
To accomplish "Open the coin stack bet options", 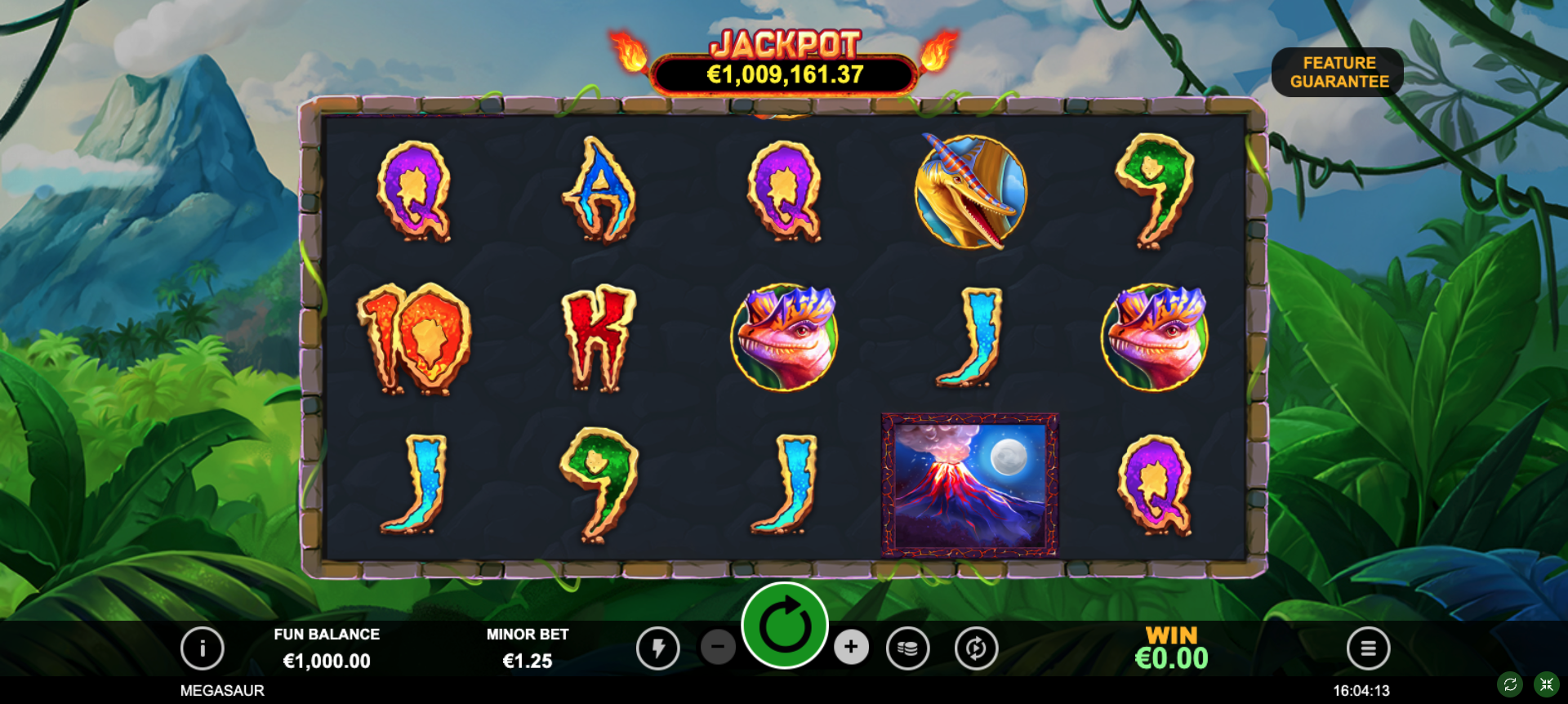I will coord(907,648).
